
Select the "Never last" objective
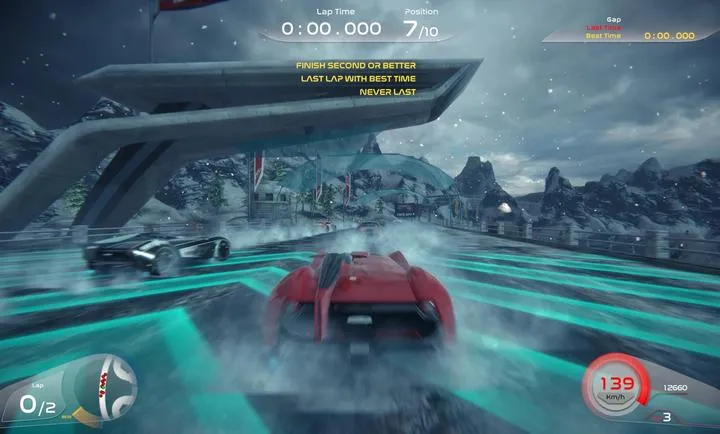(x=388, y=92)
